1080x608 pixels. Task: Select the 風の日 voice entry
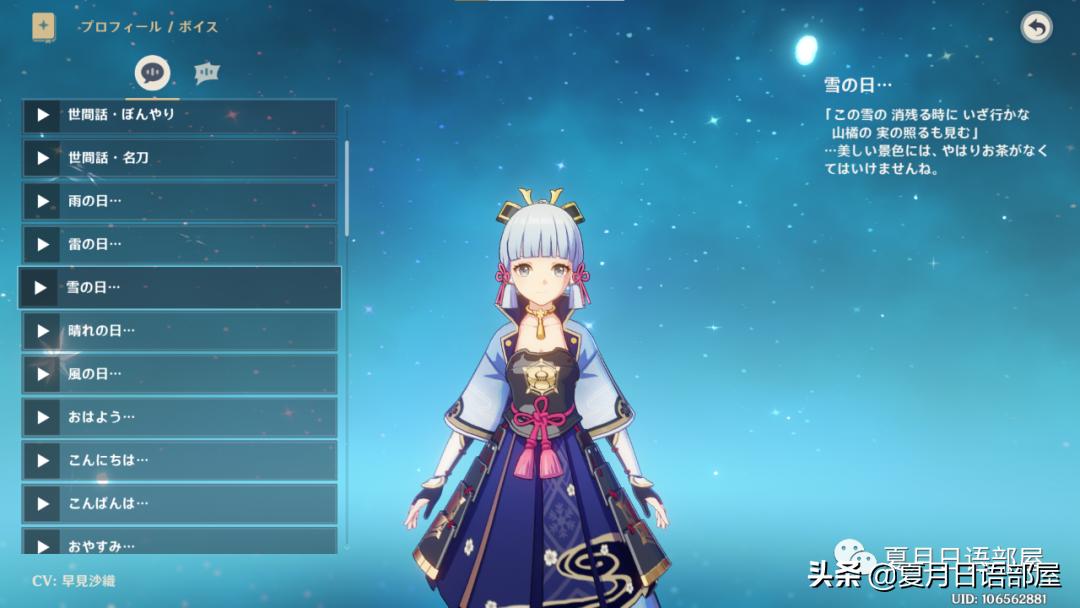coord(180,374)
